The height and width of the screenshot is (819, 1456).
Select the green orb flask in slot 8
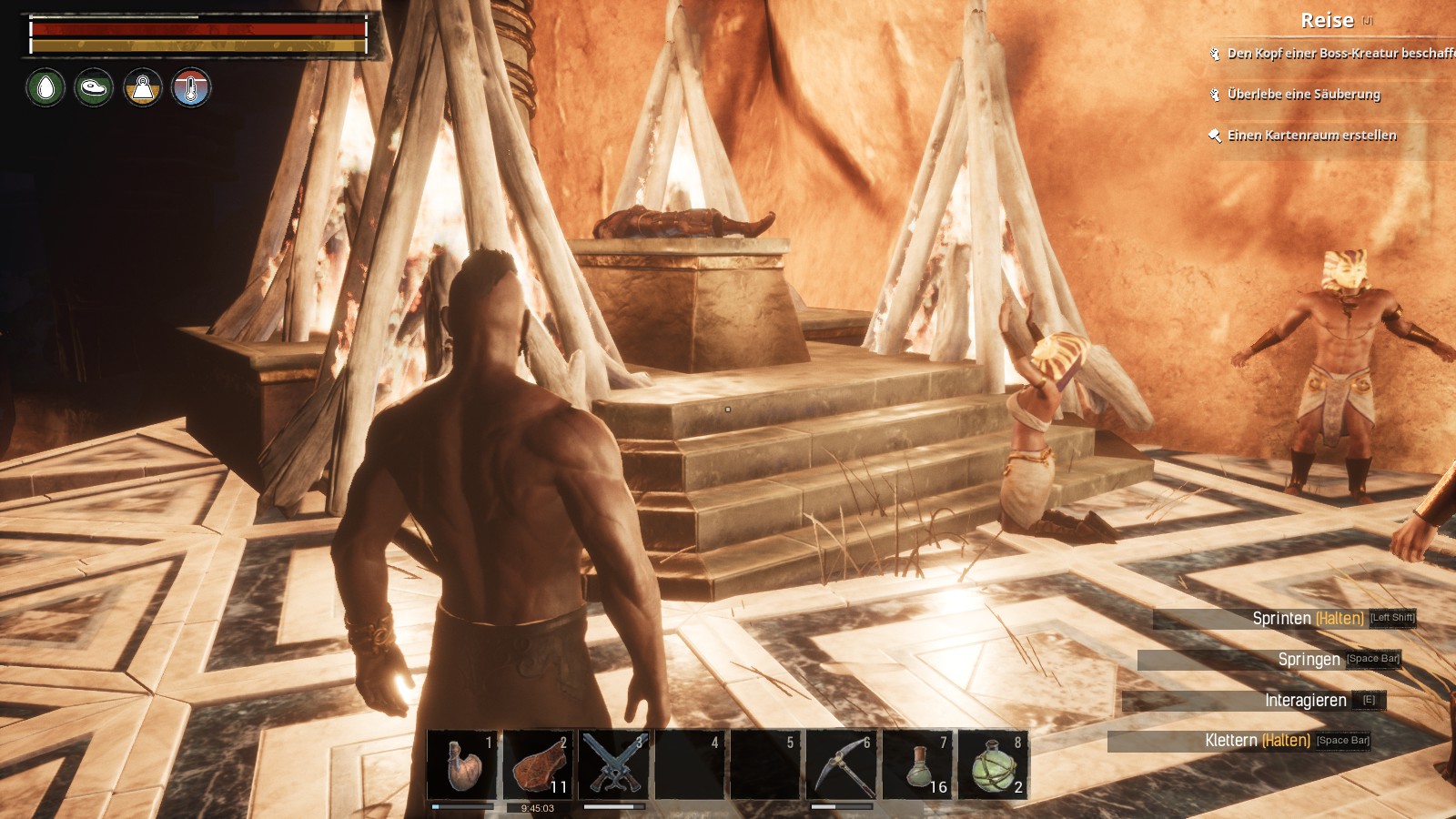coord(993,765)
